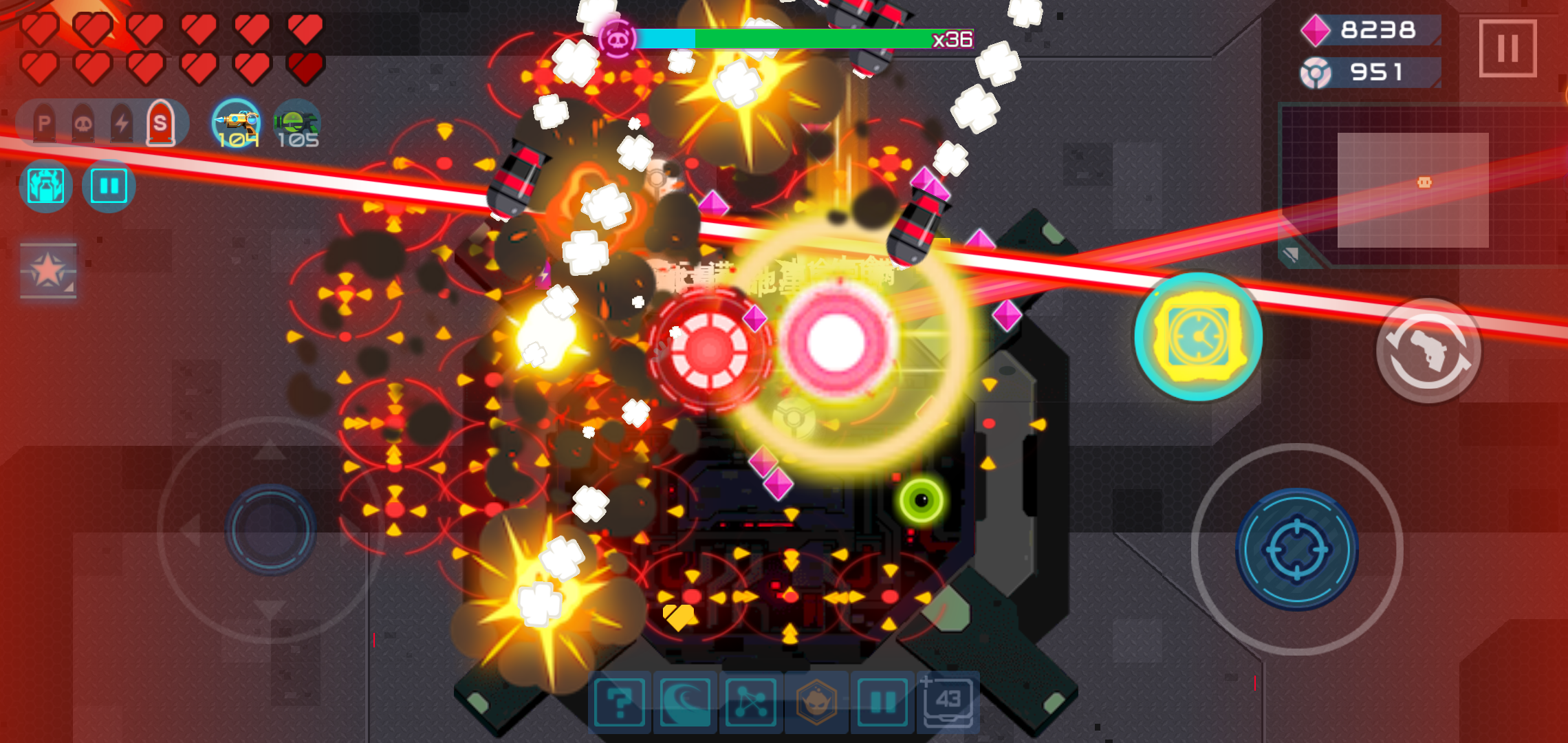Select the lightning bullet ammo type
The width and height of the screenshot is (1568, 743).
coord(122,122)
